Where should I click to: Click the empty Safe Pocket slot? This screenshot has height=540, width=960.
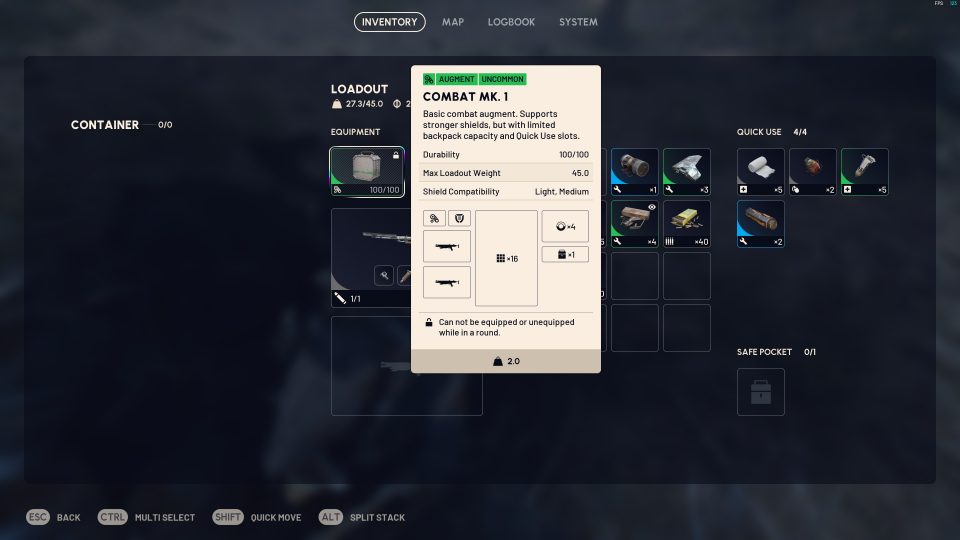click(x=761, y=392)
